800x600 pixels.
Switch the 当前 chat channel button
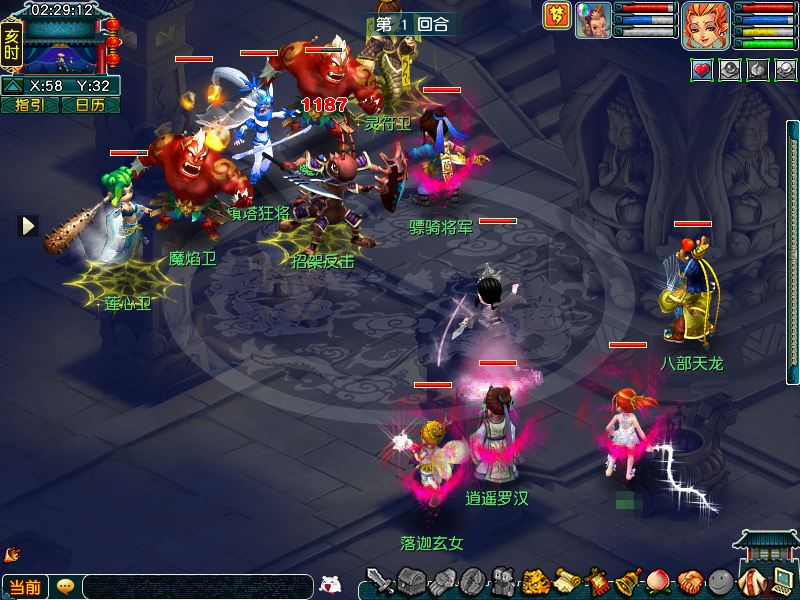point(26,587)
